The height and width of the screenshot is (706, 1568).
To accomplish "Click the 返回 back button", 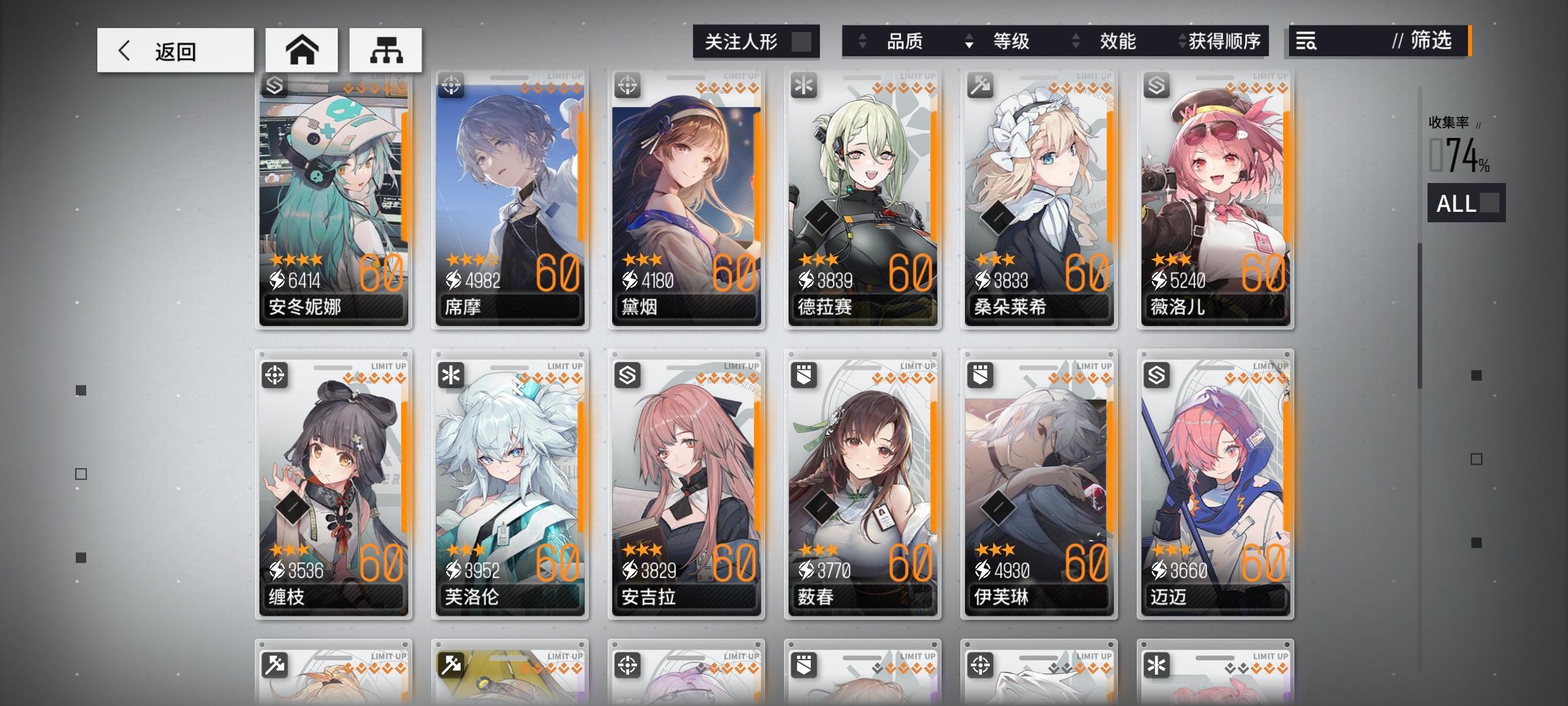I will point(174,50).
